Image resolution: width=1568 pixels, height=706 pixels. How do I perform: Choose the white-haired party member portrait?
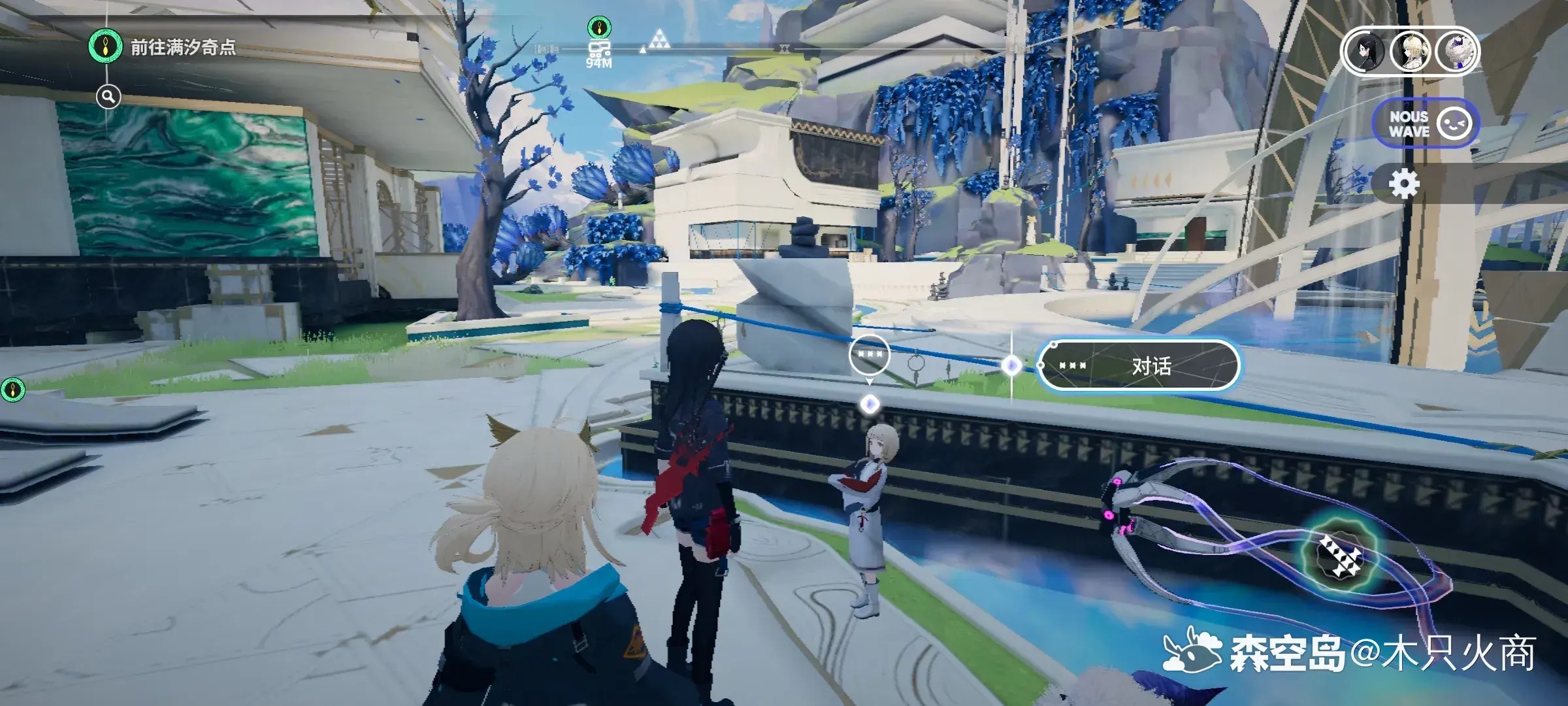[1456, 52]
